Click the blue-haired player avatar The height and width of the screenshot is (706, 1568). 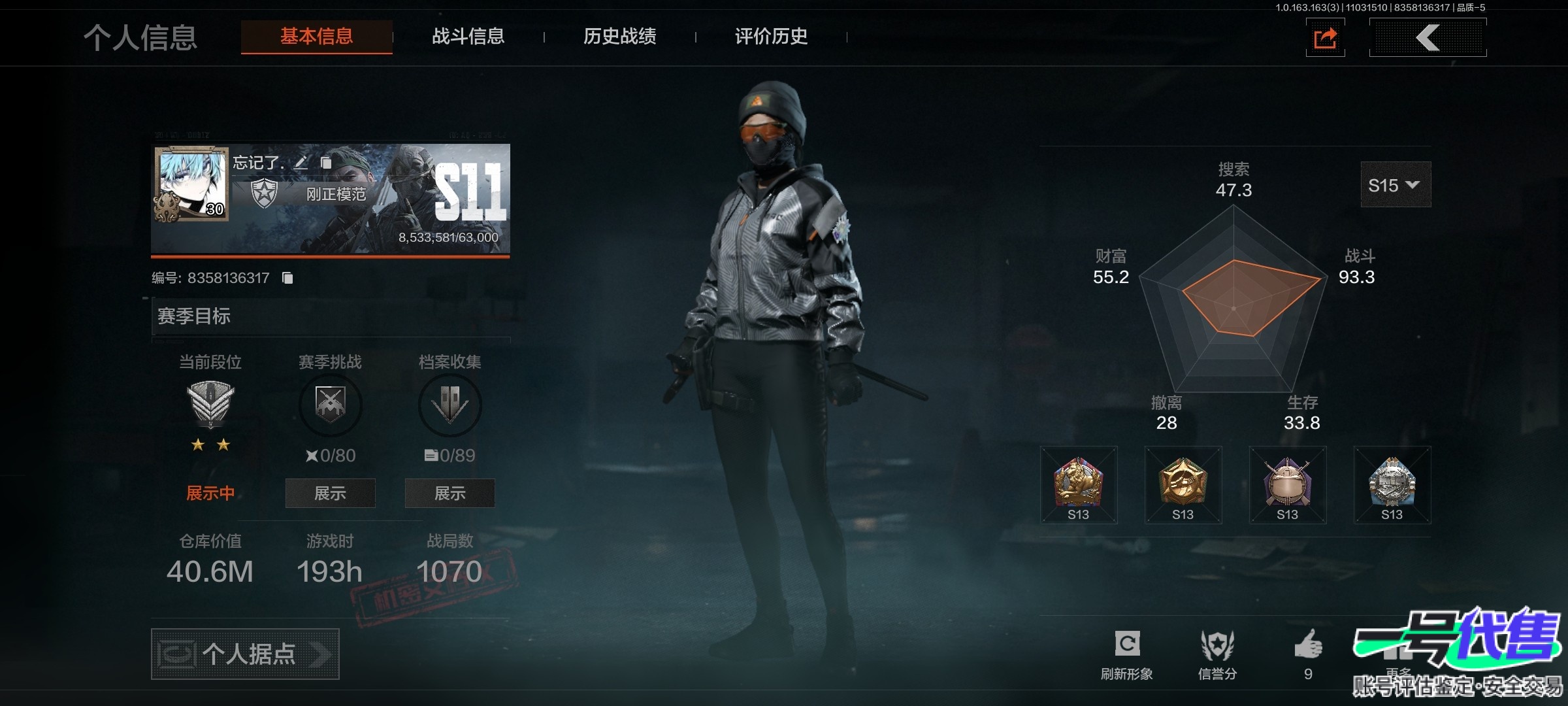[192, 183]
